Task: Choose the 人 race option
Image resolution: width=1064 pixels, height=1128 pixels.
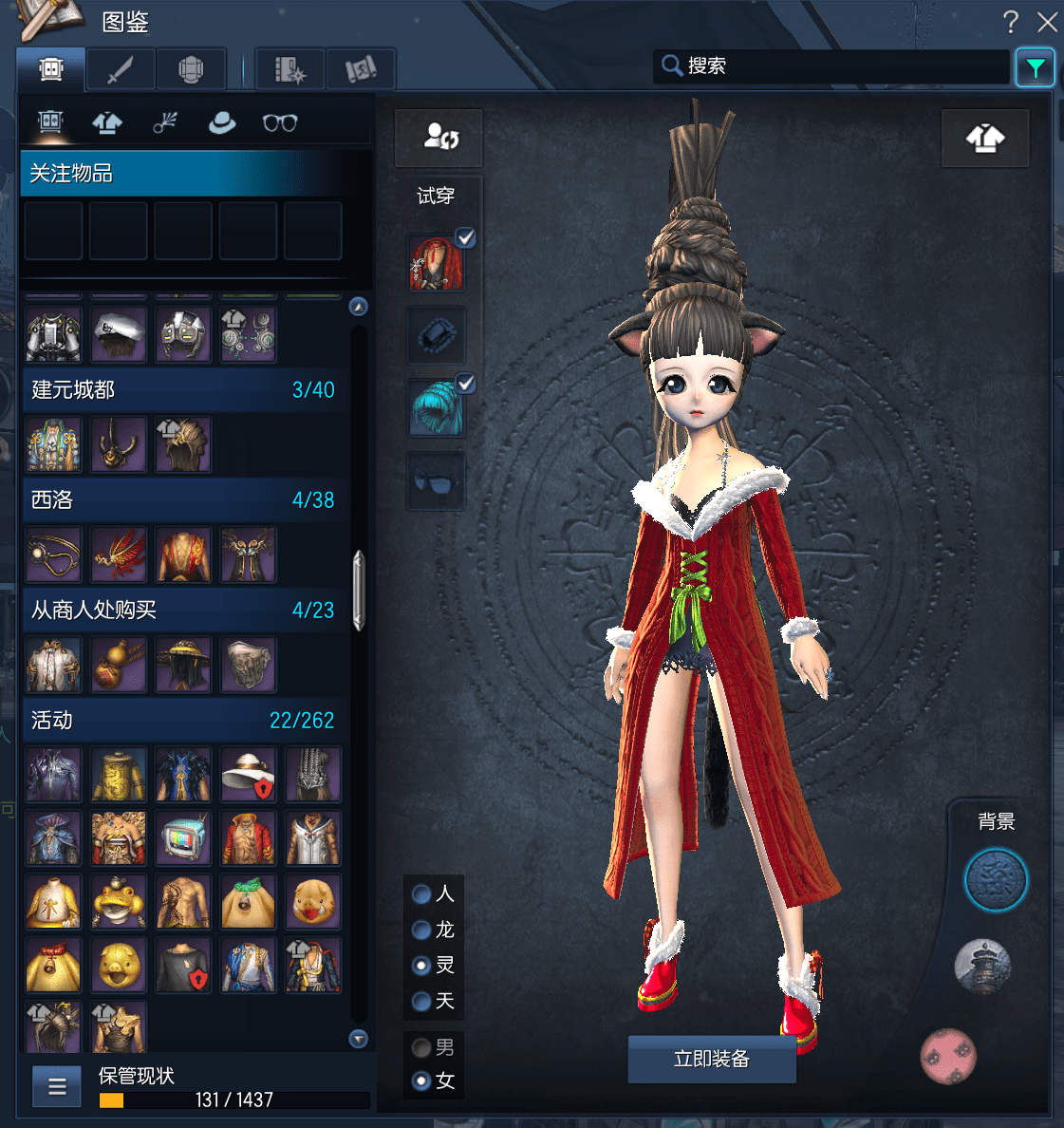Action: tap(422, 893)
